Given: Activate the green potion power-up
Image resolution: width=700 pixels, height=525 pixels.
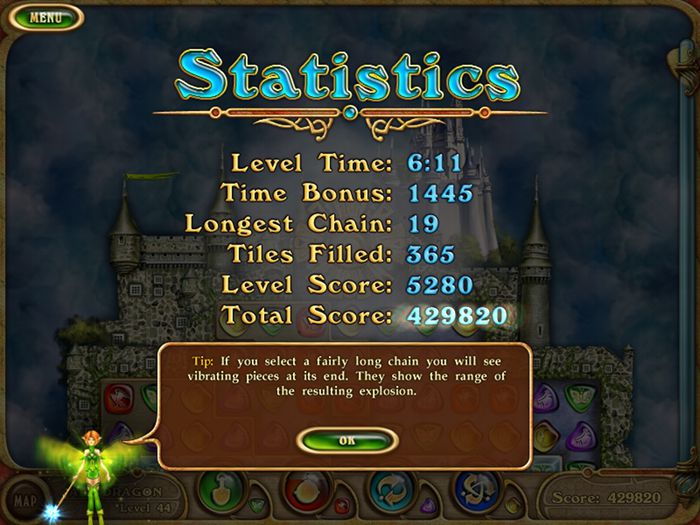Looking at the screenshot, I should (x=222, y=490).
